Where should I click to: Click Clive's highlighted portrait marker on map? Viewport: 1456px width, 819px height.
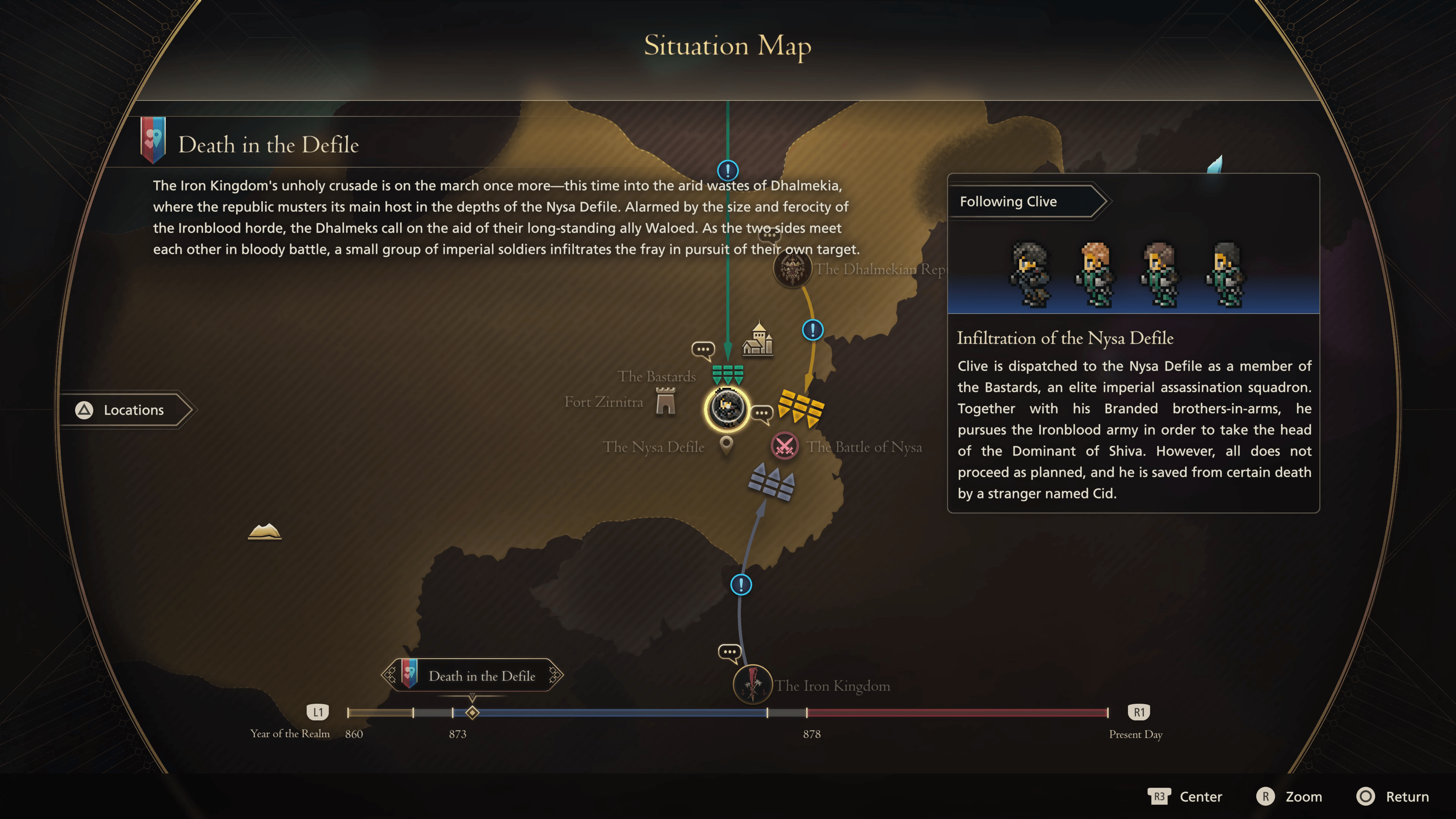click(727, 408)
